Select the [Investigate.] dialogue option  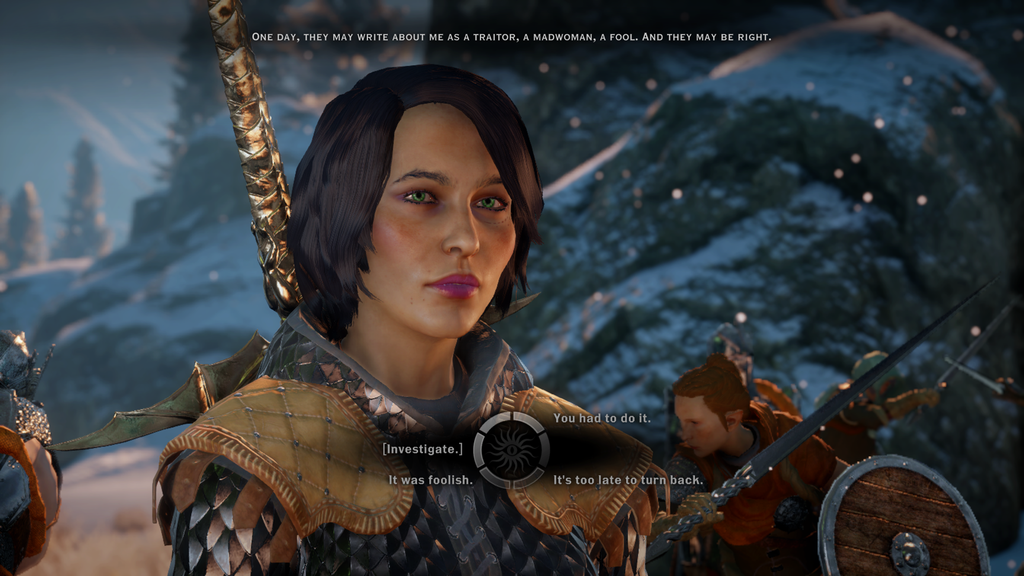pos(423,449)
